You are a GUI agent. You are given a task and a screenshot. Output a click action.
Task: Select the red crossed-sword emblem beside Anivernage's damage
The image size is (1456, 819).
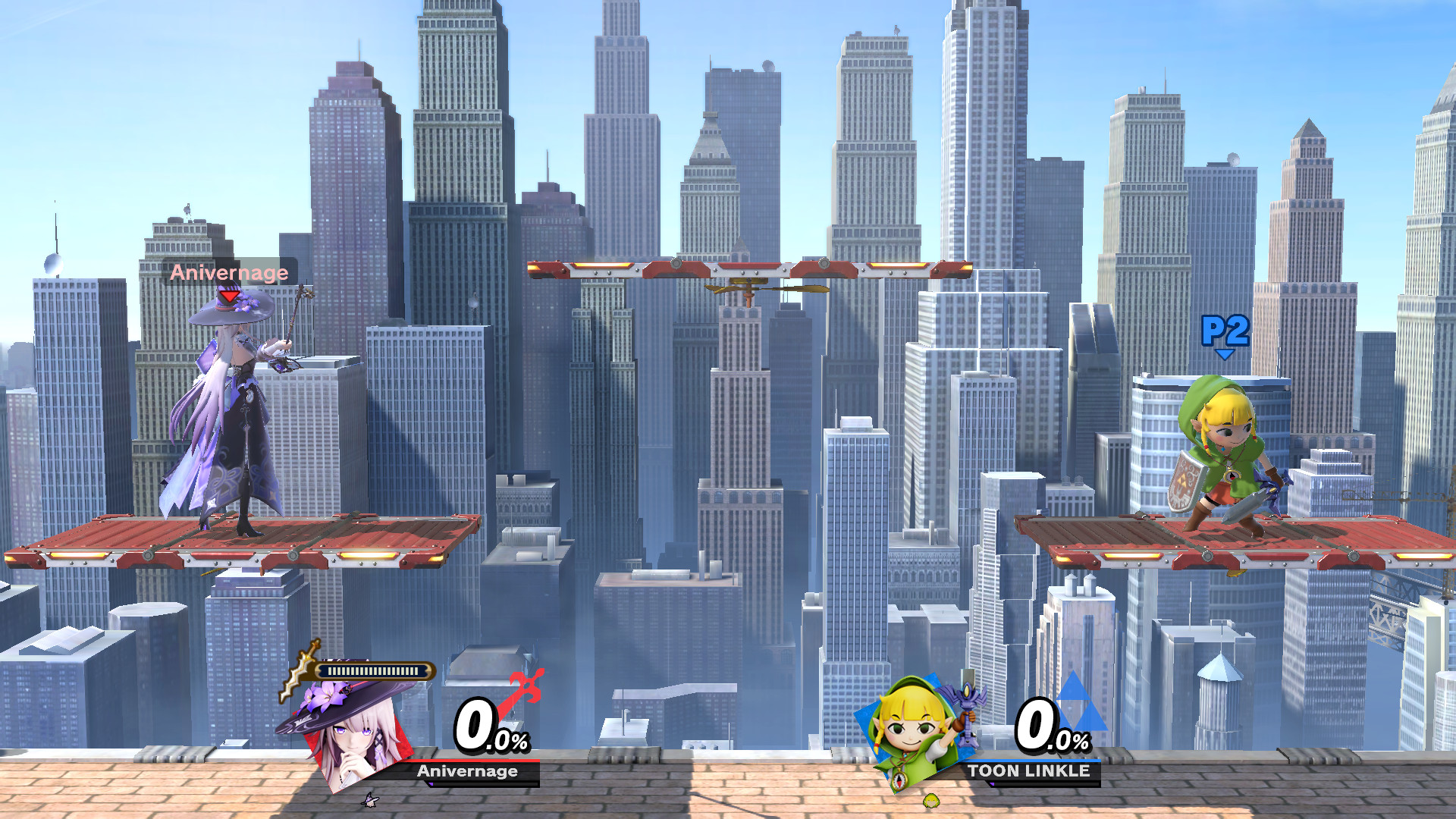click(x=526, y=685)
